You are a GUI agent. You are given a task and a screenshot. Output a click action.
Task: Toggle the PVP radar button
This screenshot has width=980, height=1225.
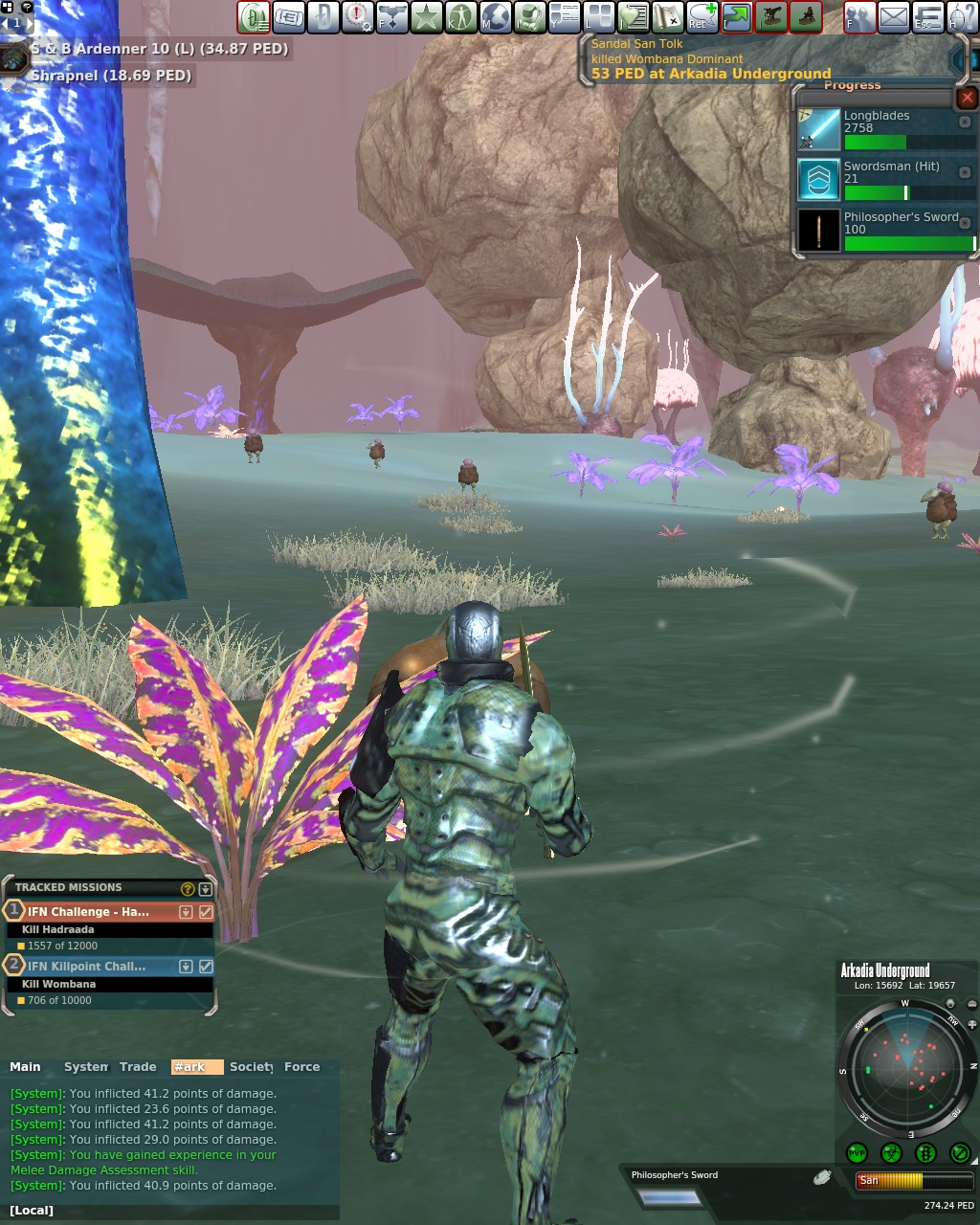coord(857,1153)
